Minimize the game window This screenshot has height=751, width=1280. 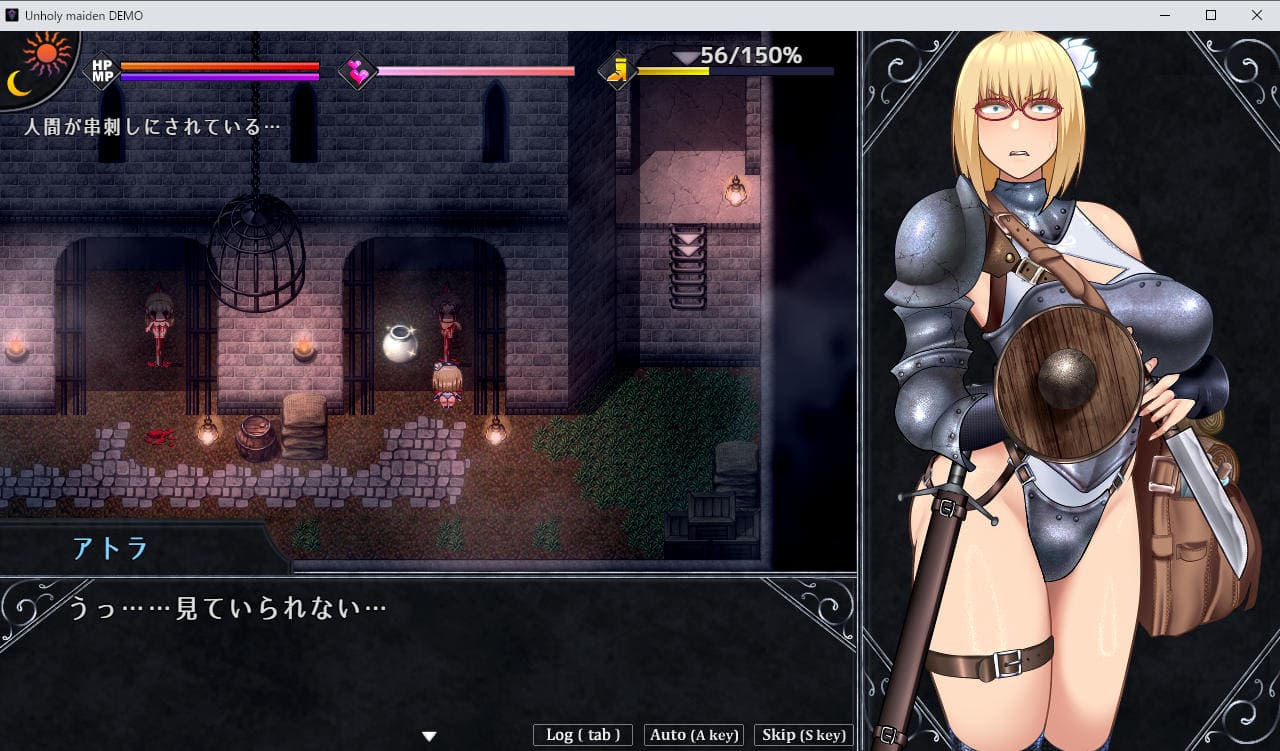point(1165,15)
